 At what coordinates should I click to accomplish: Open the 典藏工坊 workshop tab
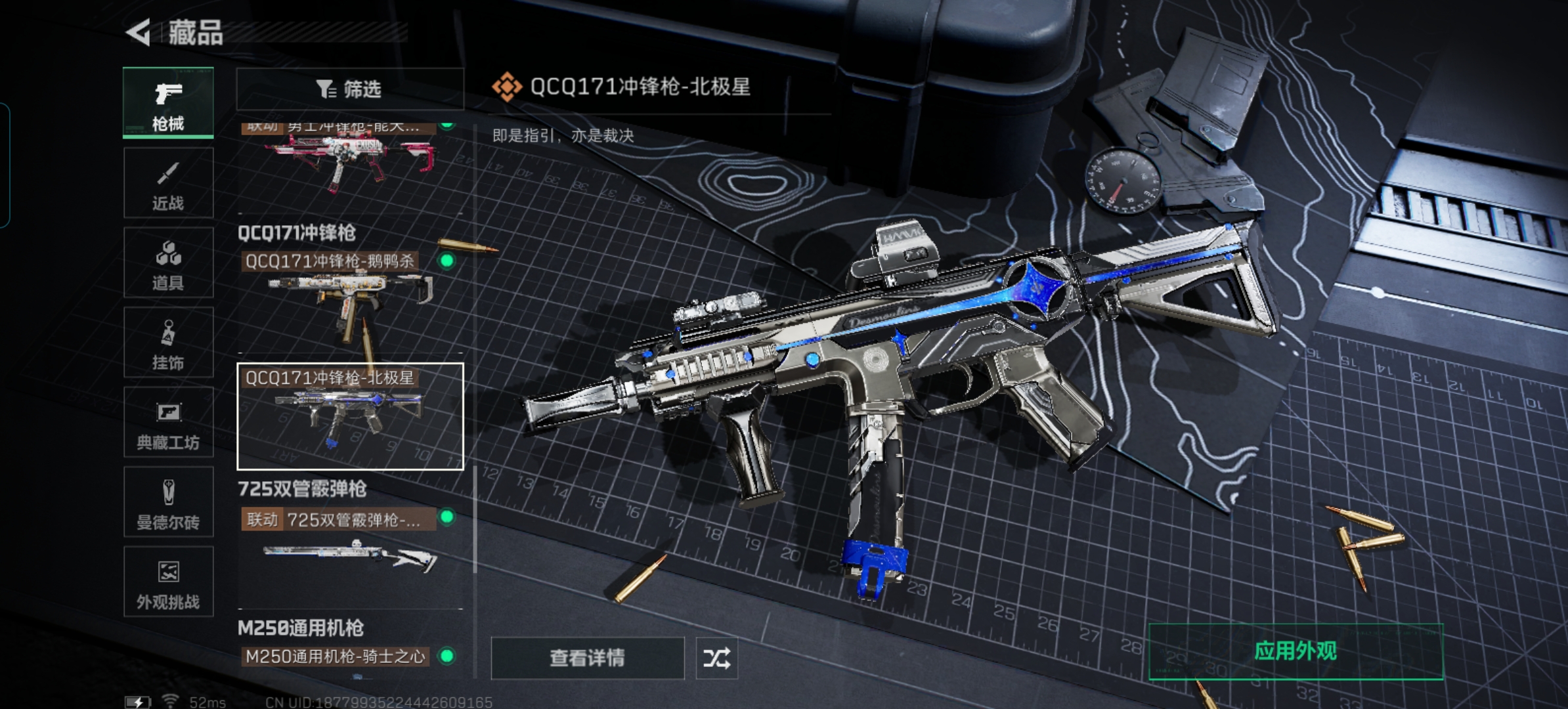pyautogui.click(x=168, y=423)
